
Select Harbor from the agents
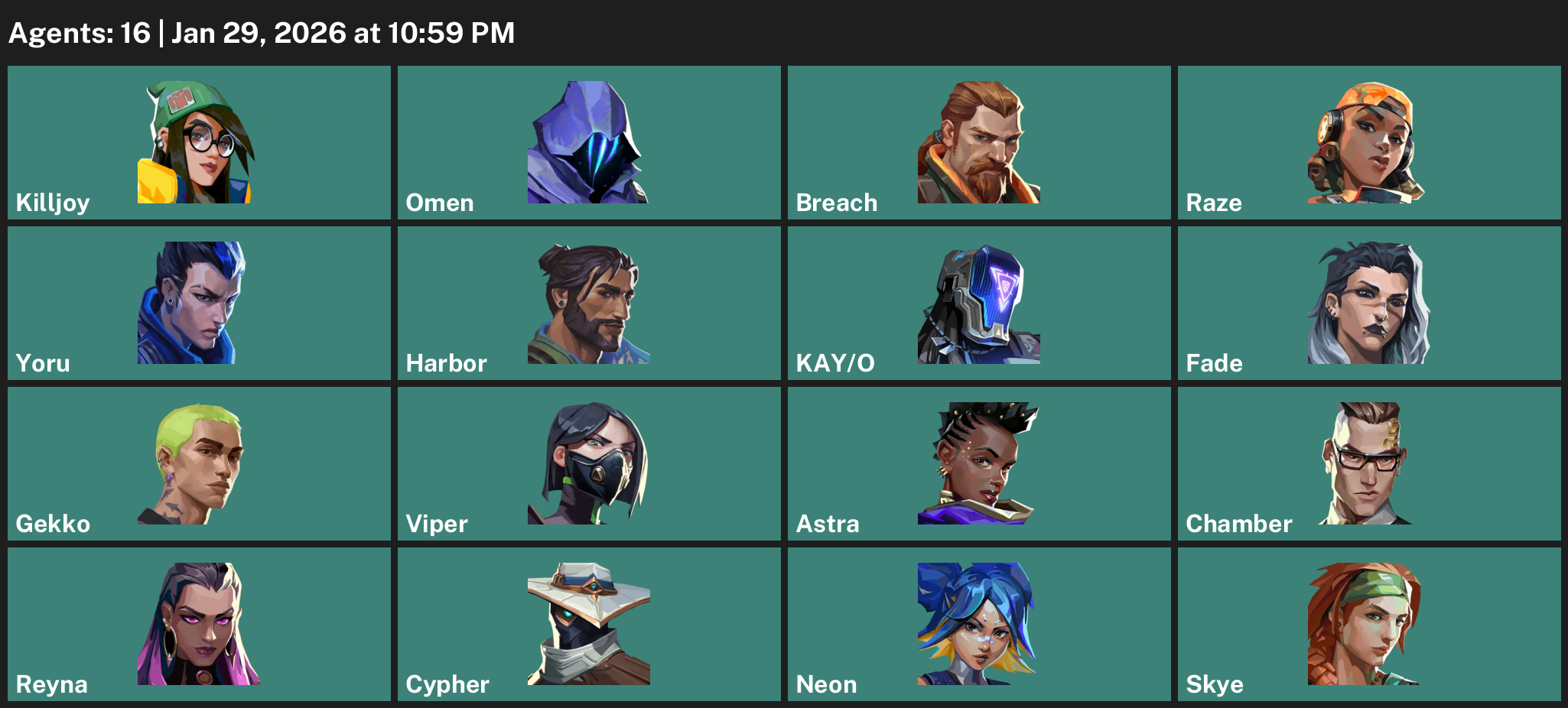point(589,303)
